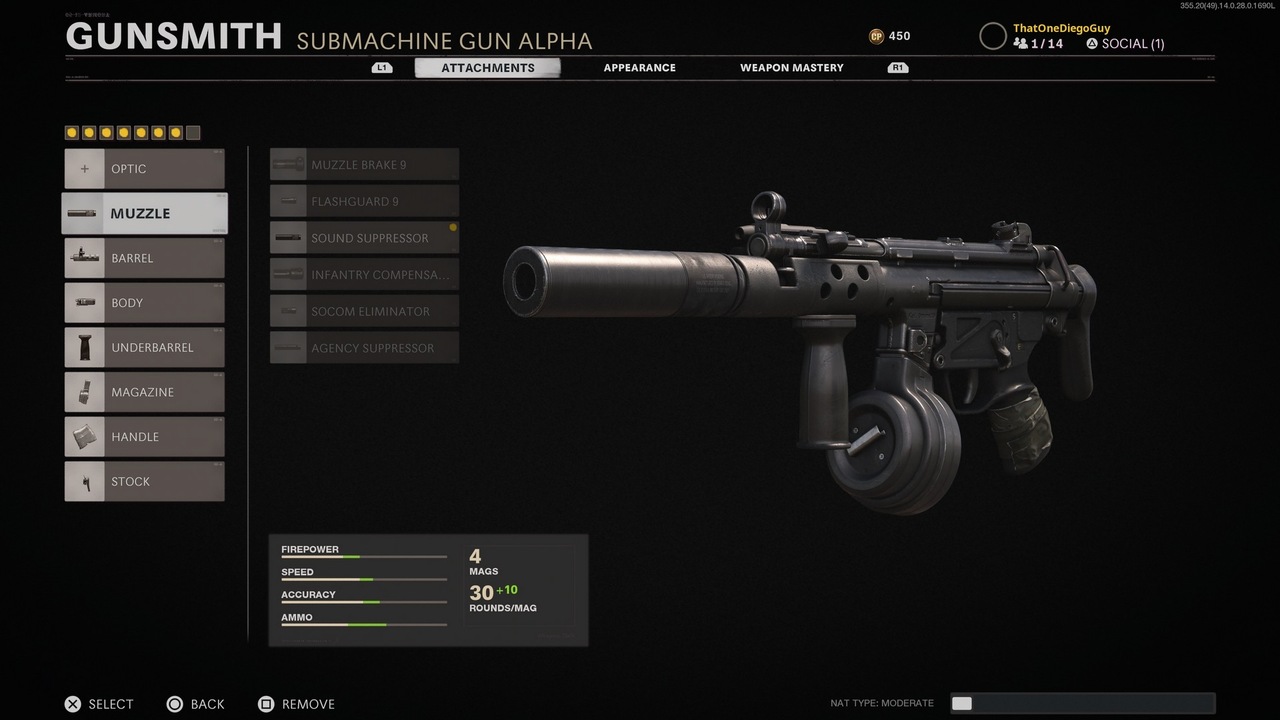Screen dimensions: 1280x720
Task: Switch to the Appearance tab
Action: click(x=639, y=67)
